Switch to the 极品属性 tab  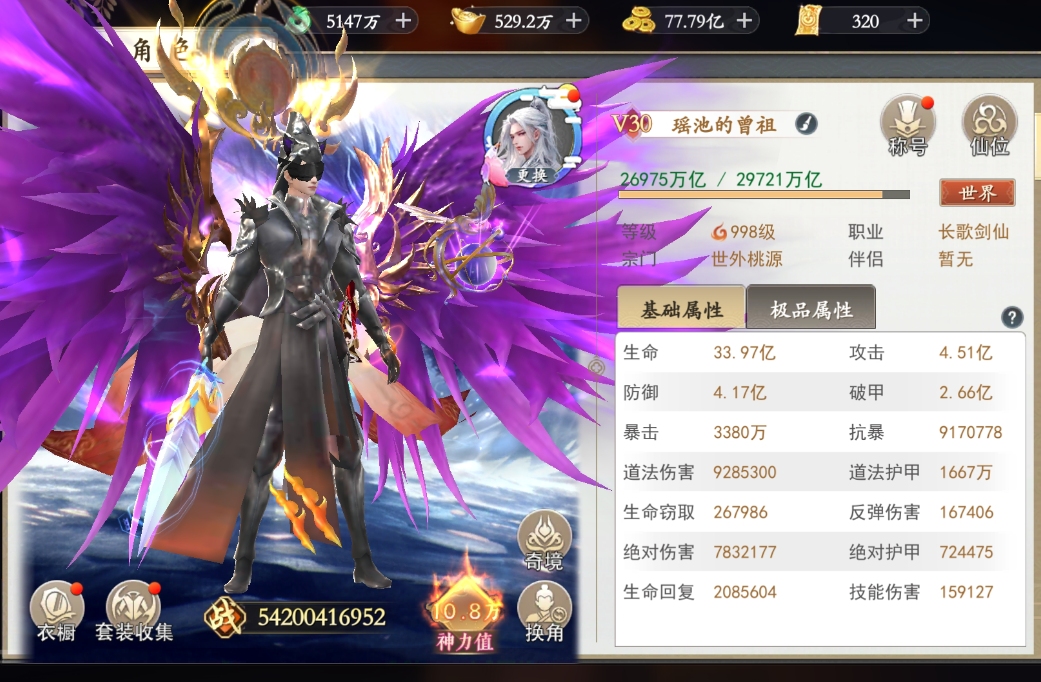(811, 309)
